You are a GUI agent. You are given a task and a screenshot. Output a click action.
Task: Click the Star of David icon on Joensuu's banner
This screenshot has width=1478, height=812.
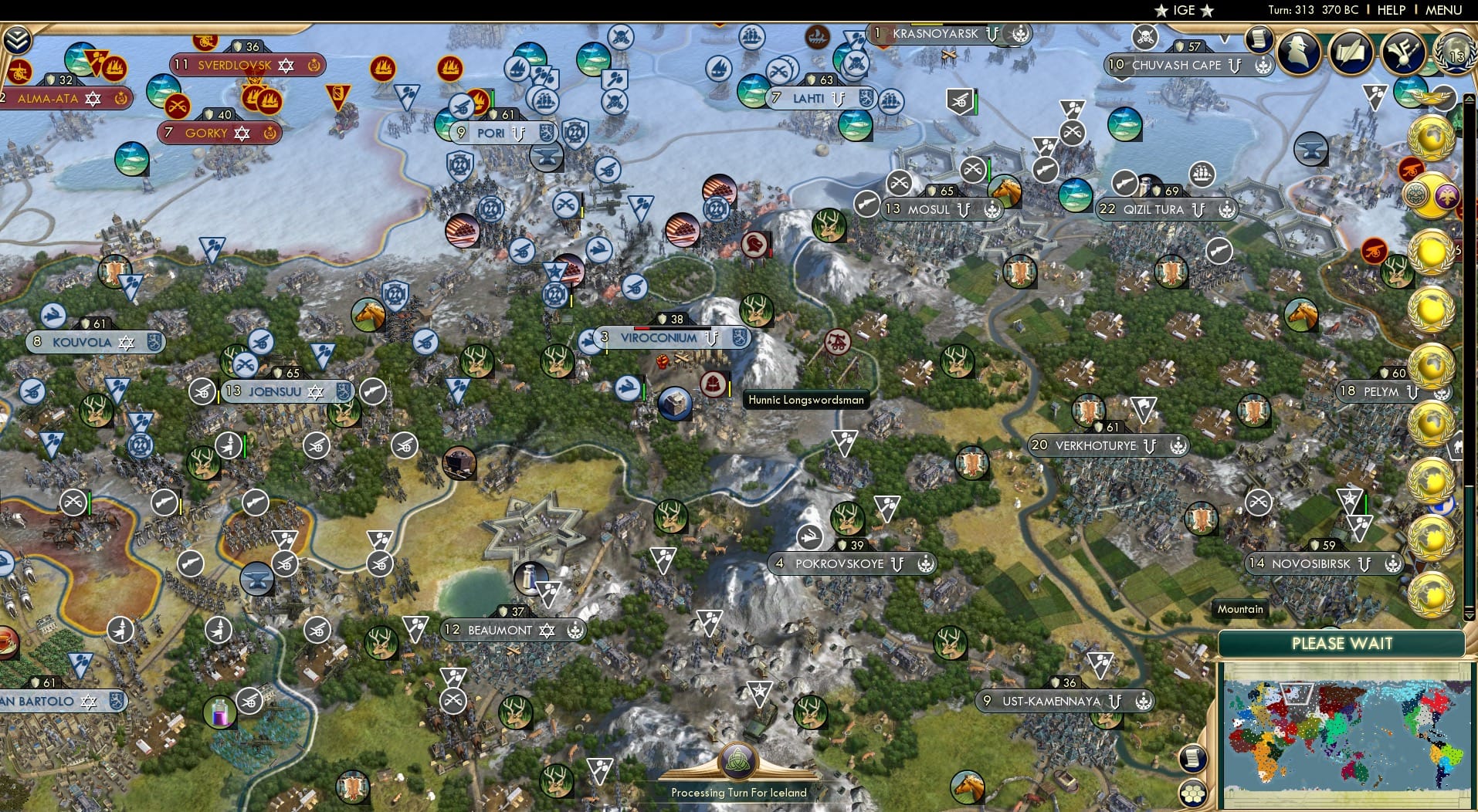click(x=315, y=392)
